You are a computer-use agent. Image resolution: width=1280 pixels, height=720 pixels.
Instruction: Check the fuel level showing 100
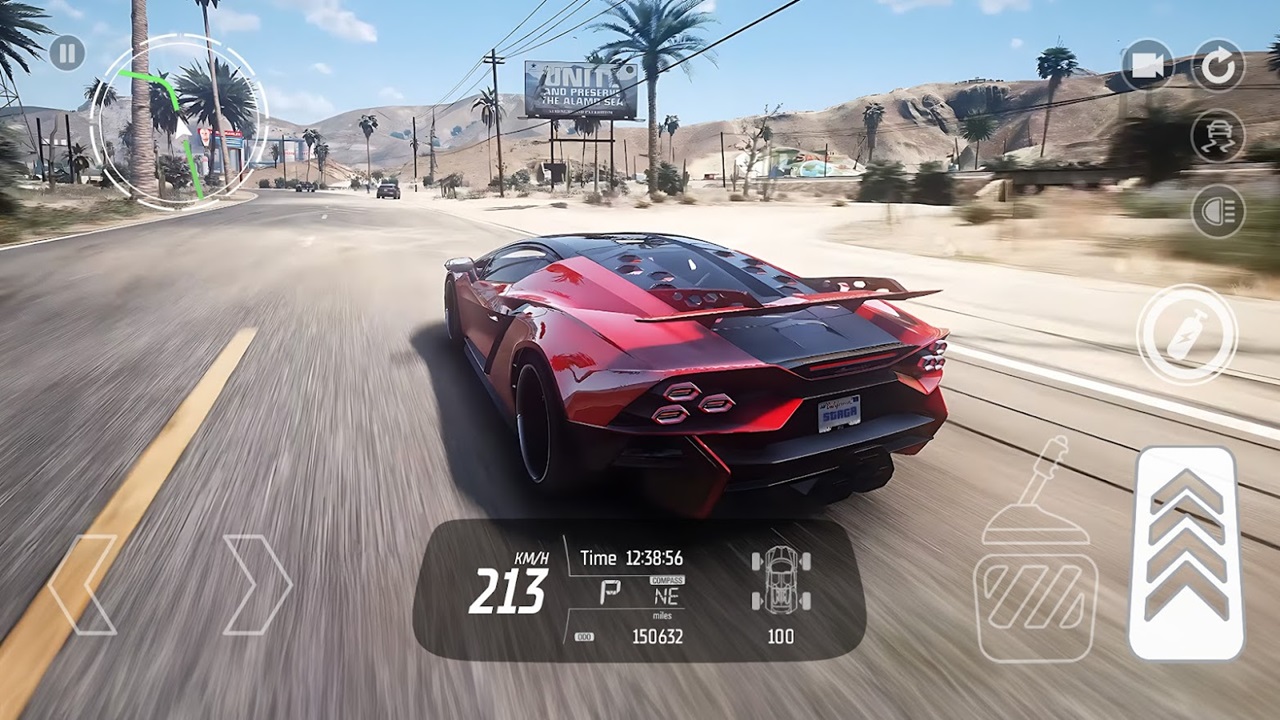783,636
